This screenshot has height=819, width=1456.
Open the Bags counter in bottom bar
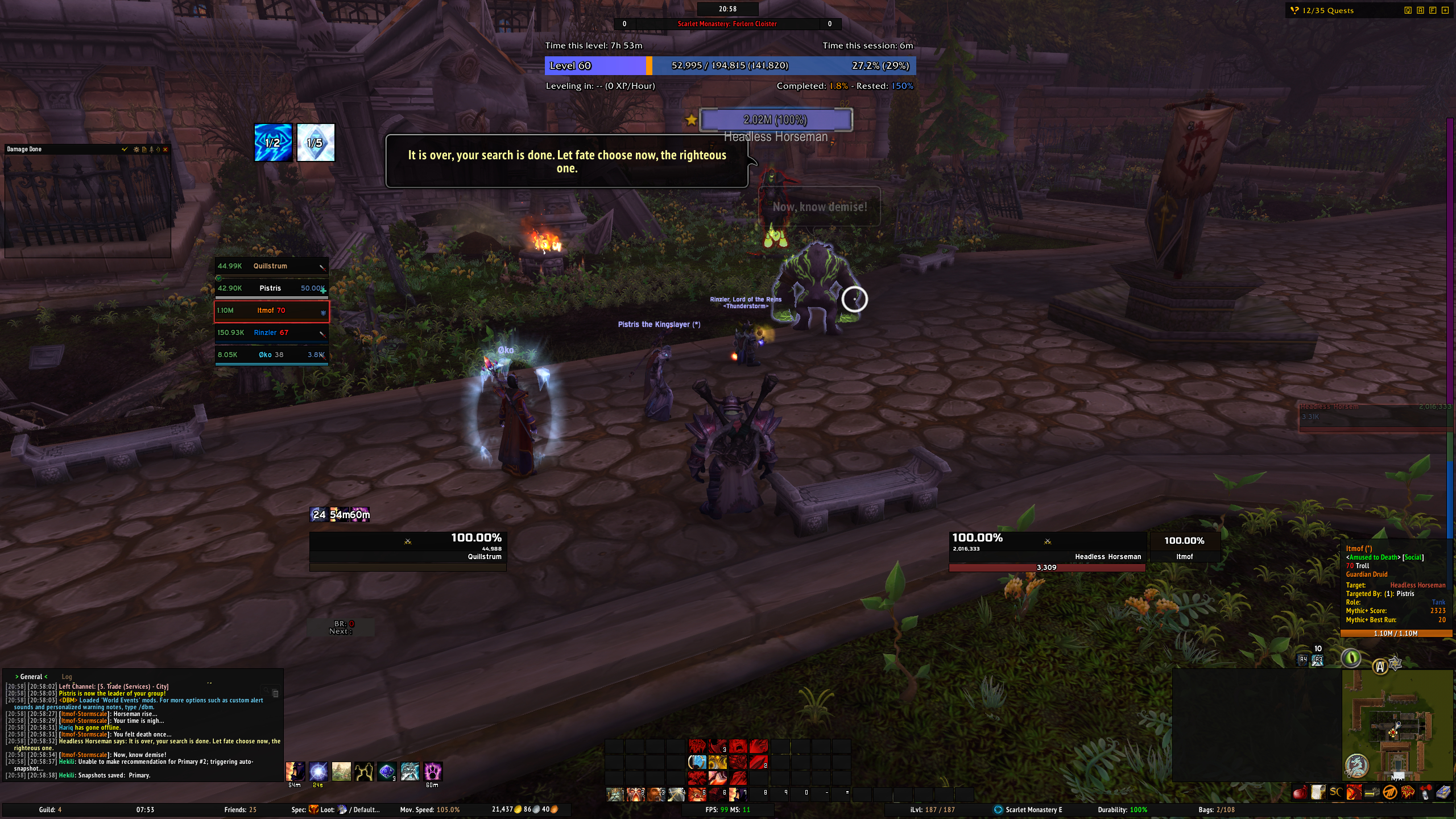click(x=1216, y=810)
